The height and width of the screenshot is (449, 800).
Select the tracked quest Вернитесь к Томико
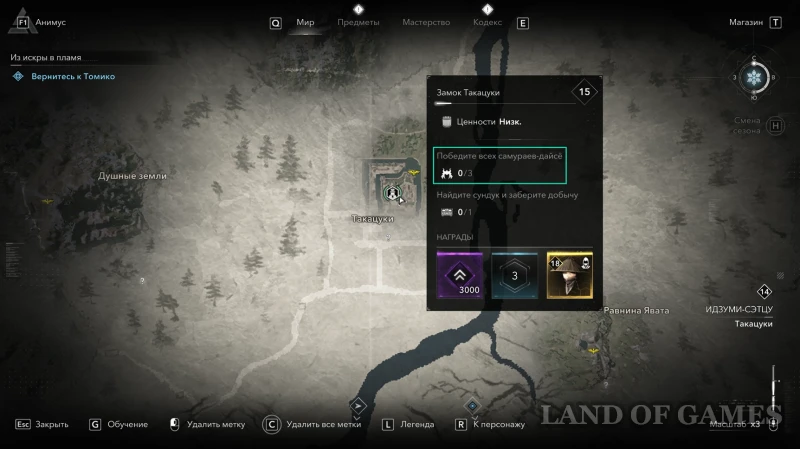[x=70, y=76]
